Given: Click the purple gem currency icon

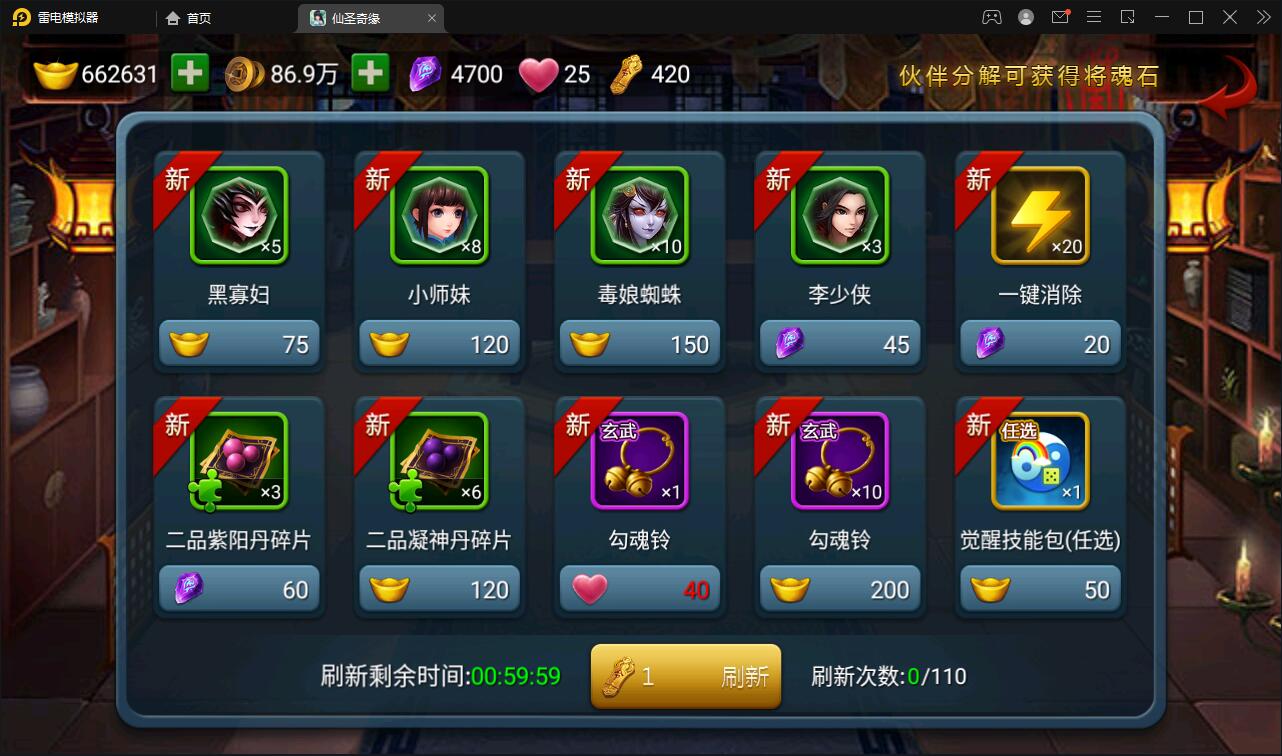Looking at the screenshot, I should (x=424, y=73).
